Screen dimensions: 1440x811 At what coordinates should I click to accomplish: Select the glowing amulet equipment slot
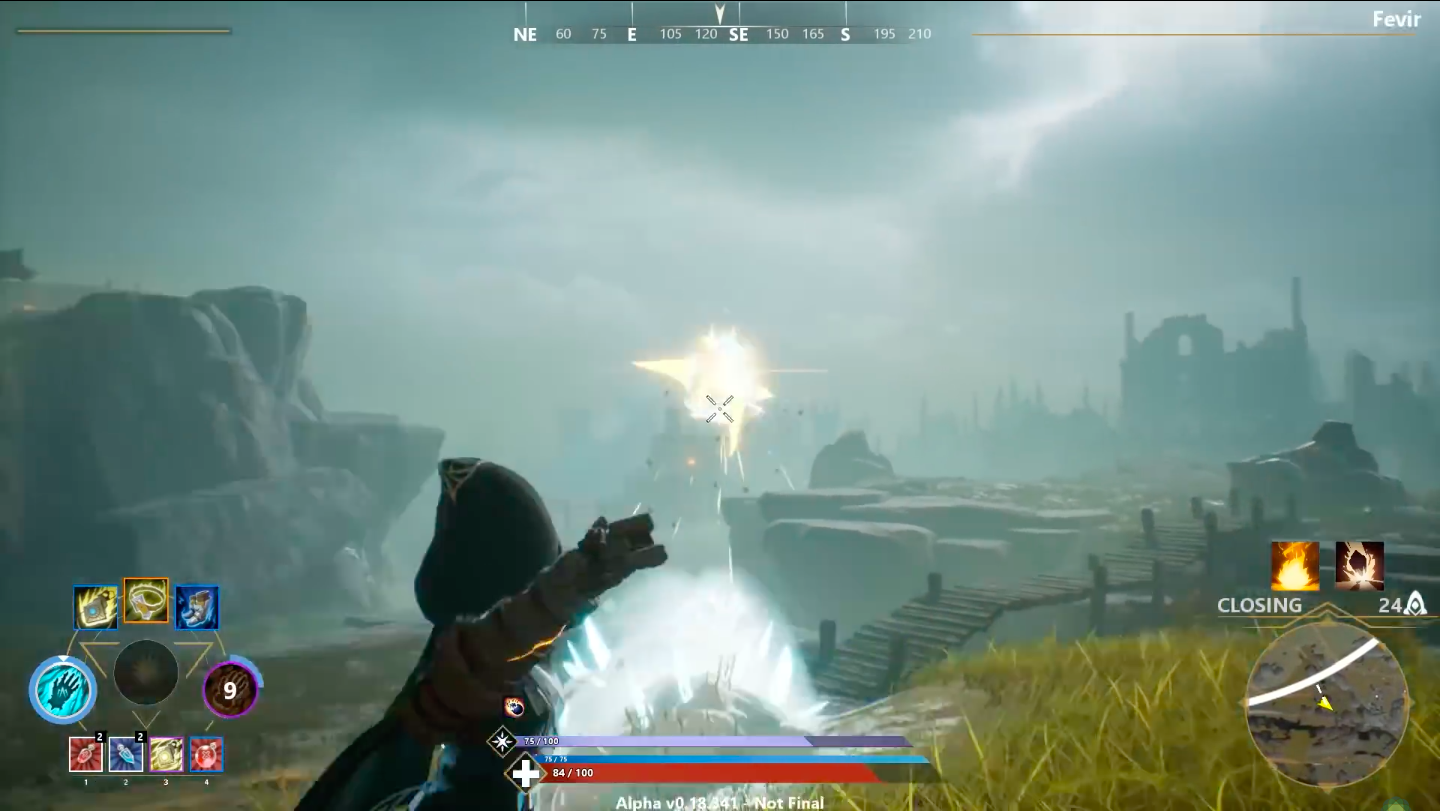pyautogui.click(x=95, y=607)
